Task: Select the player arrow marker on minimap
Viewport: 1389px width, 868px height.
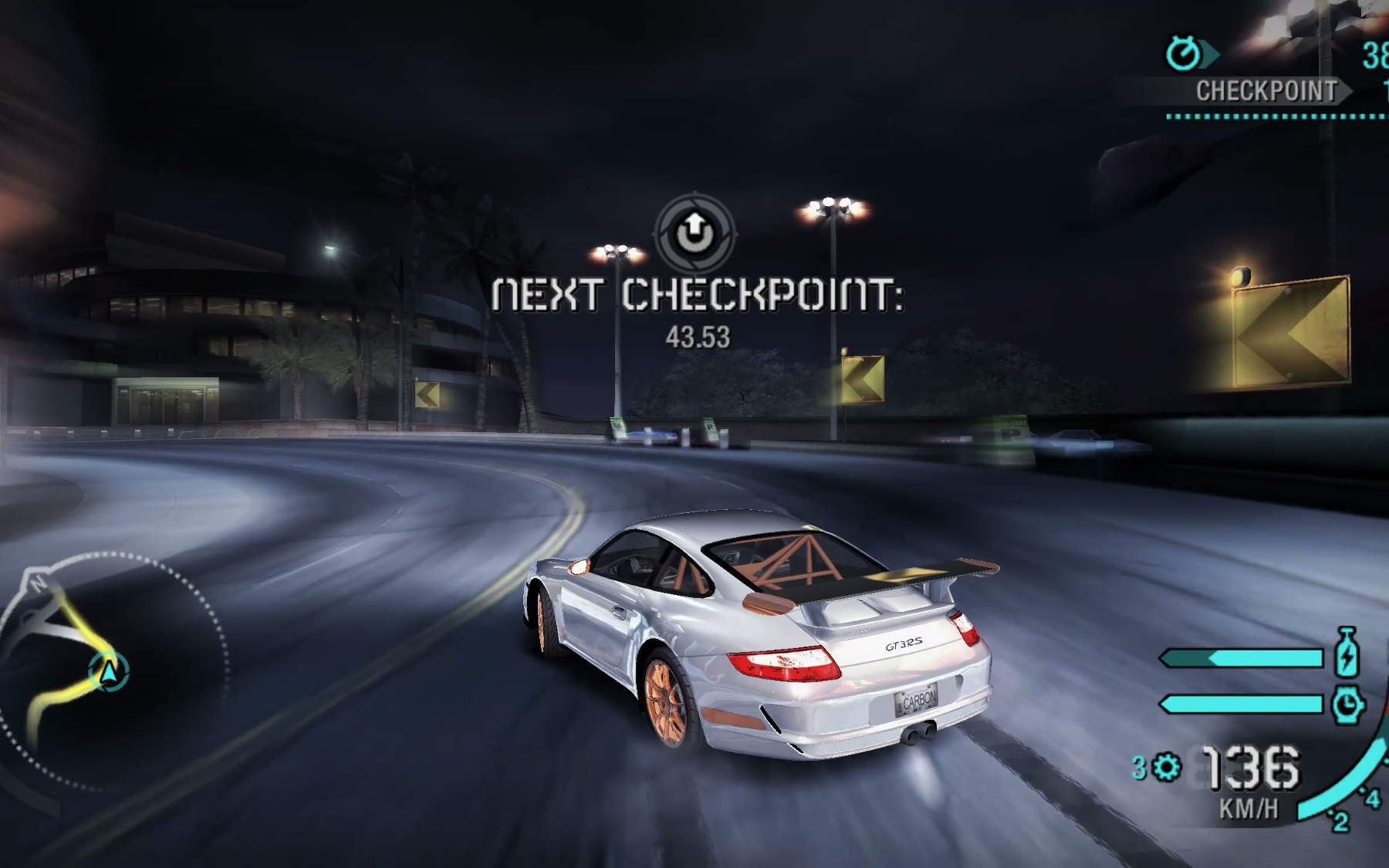Action: [x=109, y=671]
